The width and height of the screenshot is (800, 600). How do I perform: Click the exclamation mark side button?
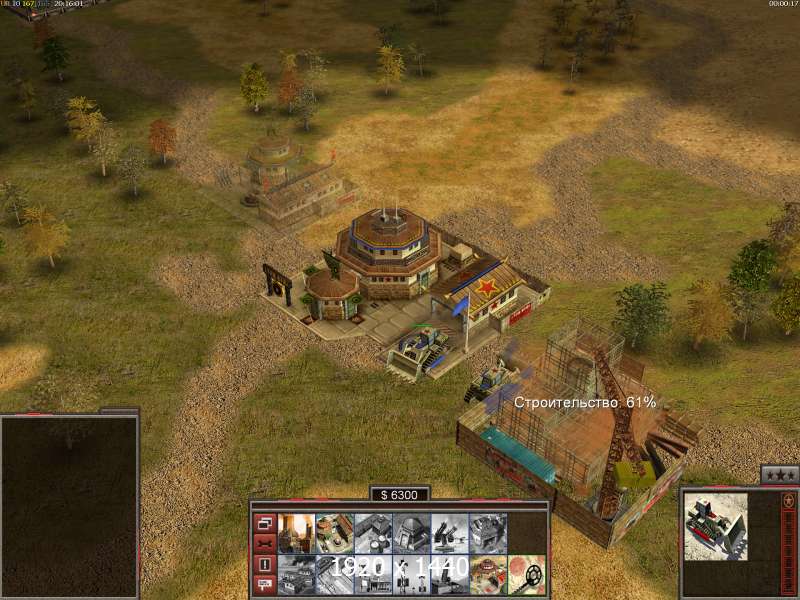tap(265, 564)
